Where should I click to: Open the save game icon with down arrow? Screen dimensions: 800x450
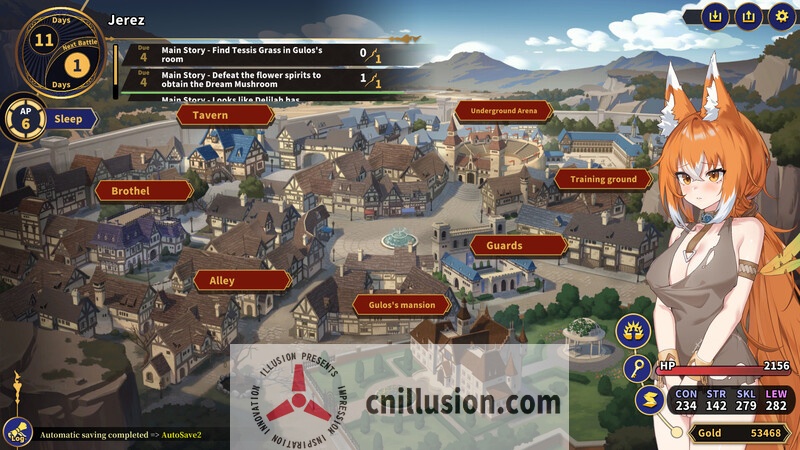tap(715, 16)
